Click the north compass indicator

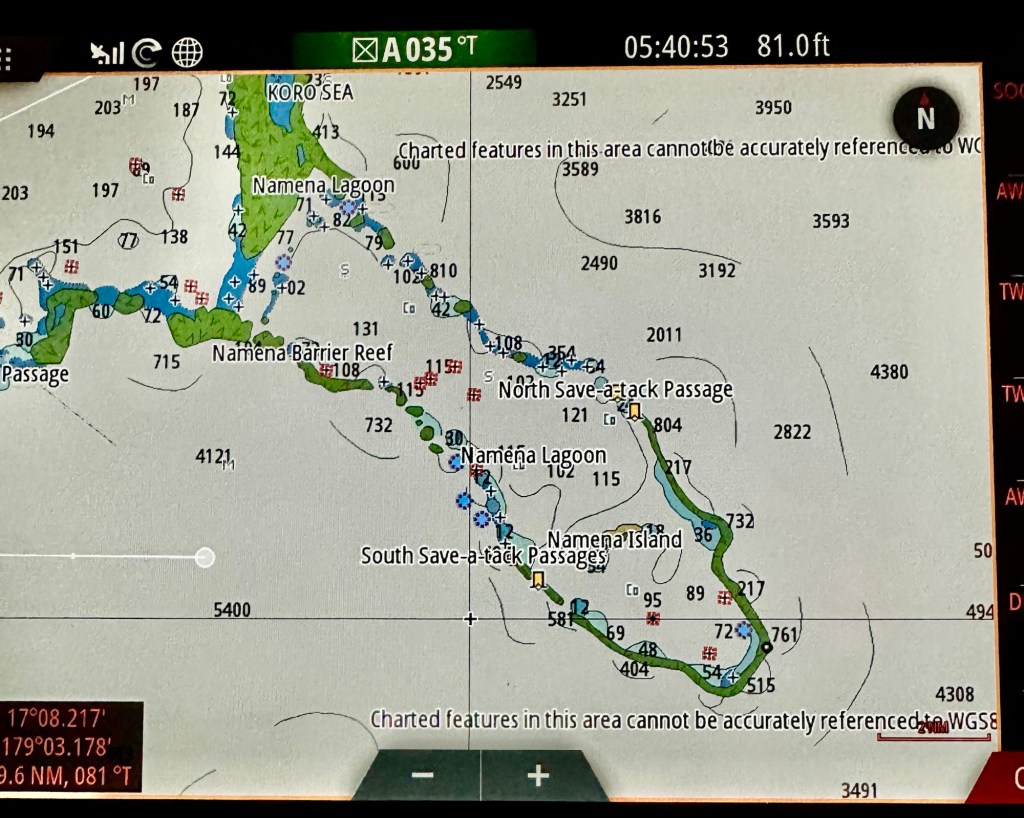925,118
